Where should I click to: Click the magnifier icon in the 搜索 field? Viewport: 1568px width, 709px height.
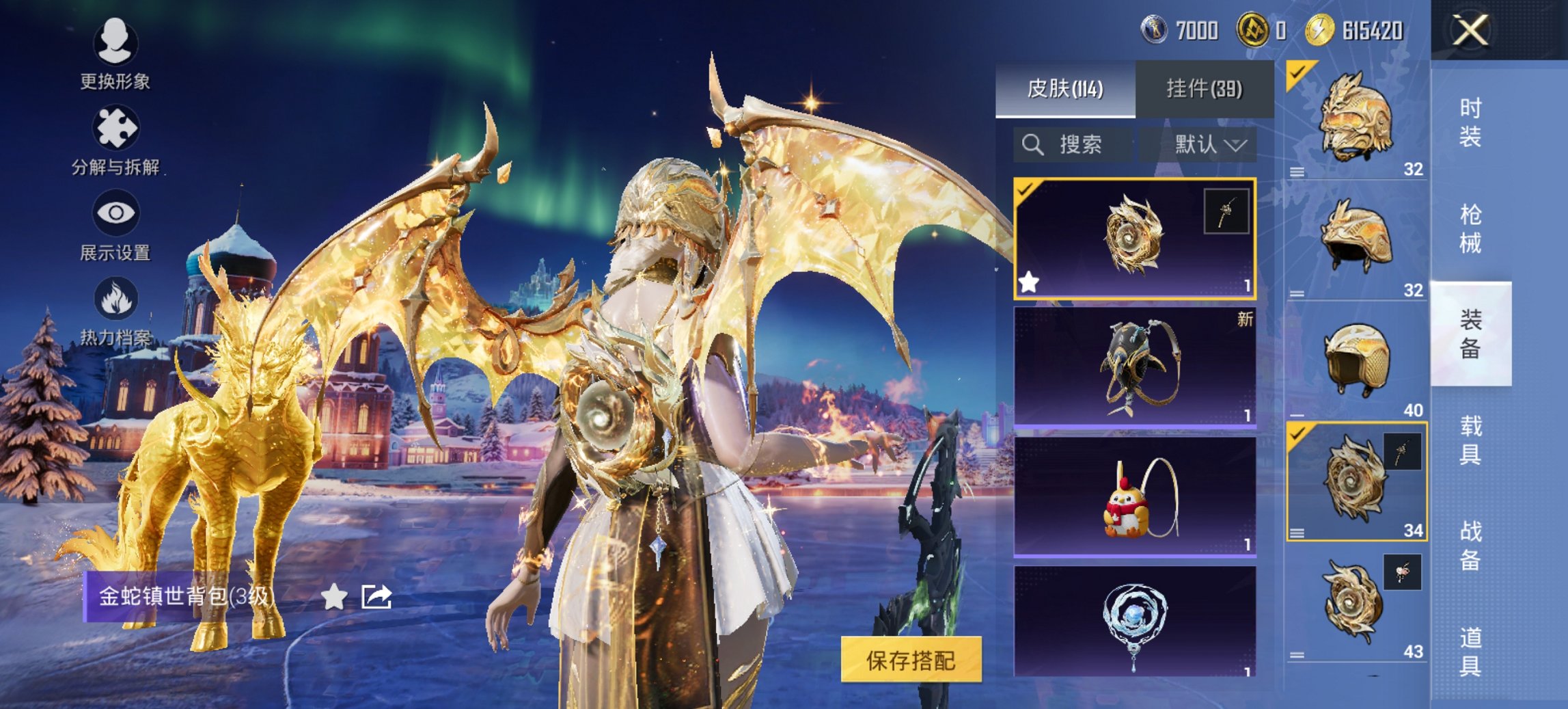[x=1034, y=145]
